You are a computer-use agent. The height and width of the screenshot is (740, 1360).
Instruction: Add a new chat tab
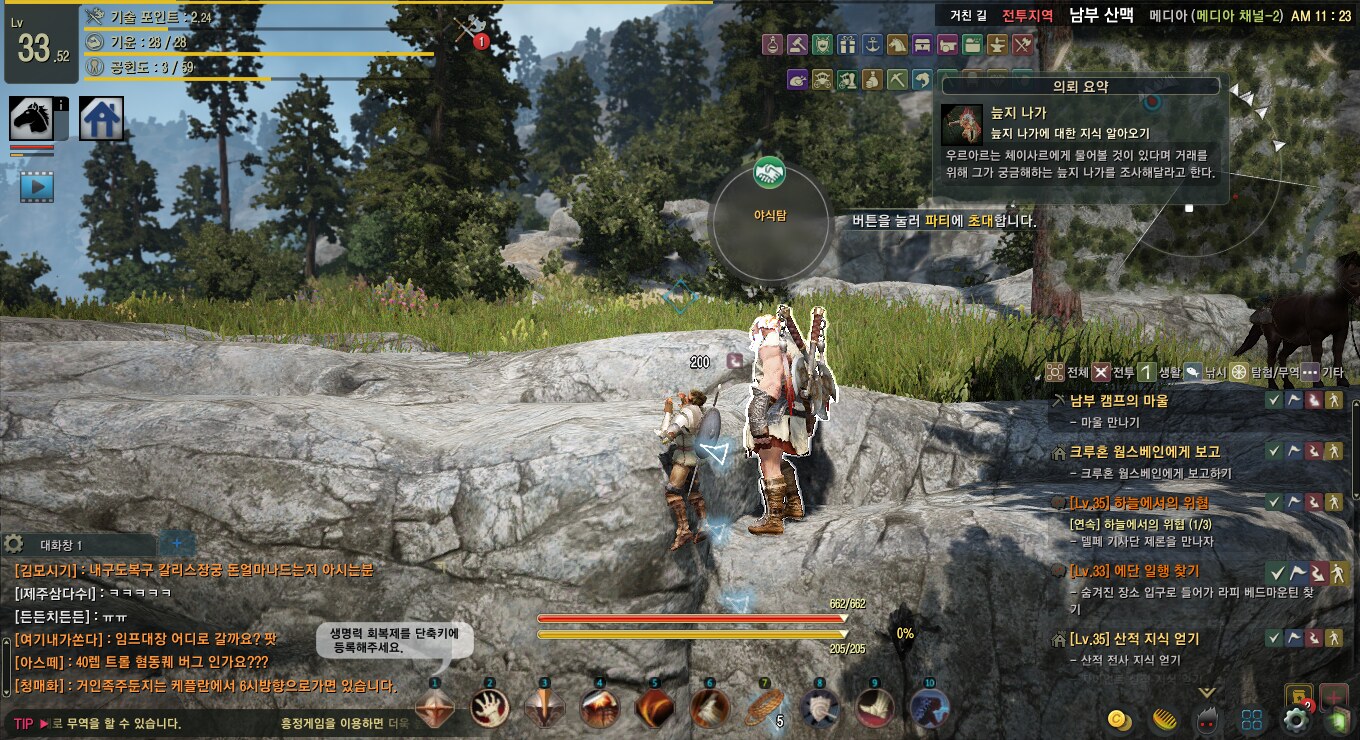(177, 543)
